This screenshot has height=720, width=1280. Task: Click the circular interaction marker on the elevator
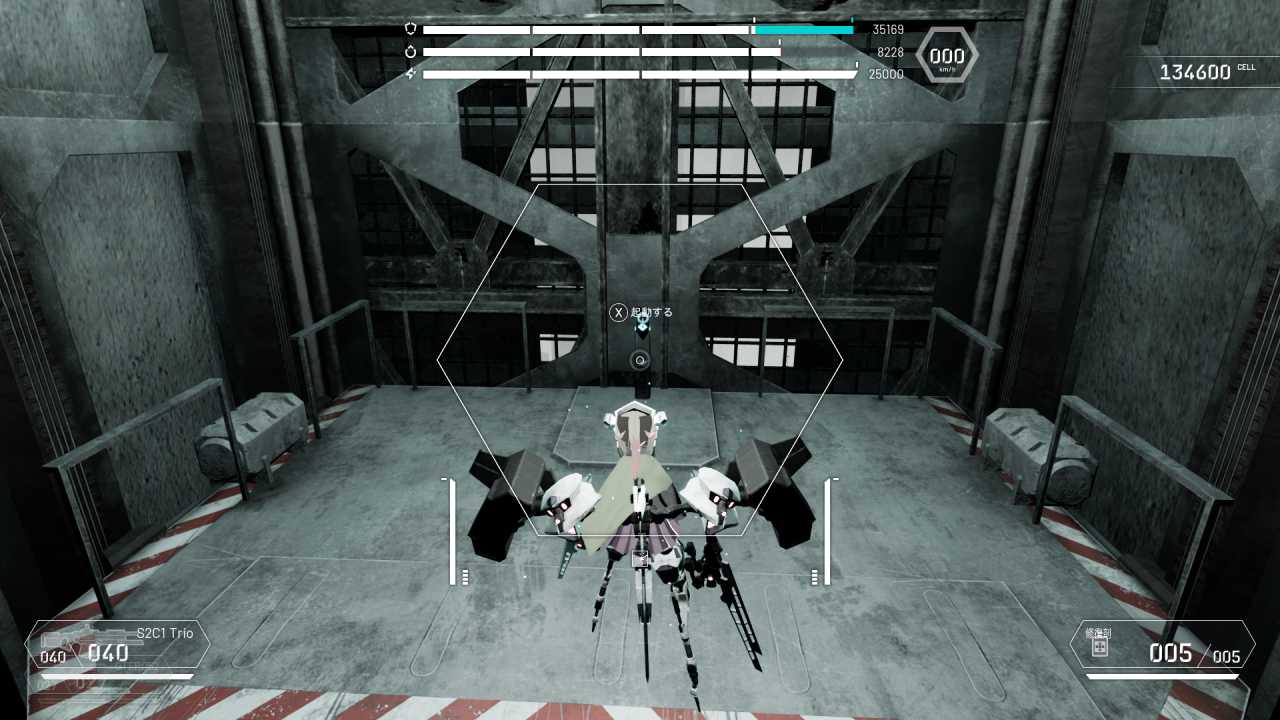pyautogui.click(x=641, y=360)
